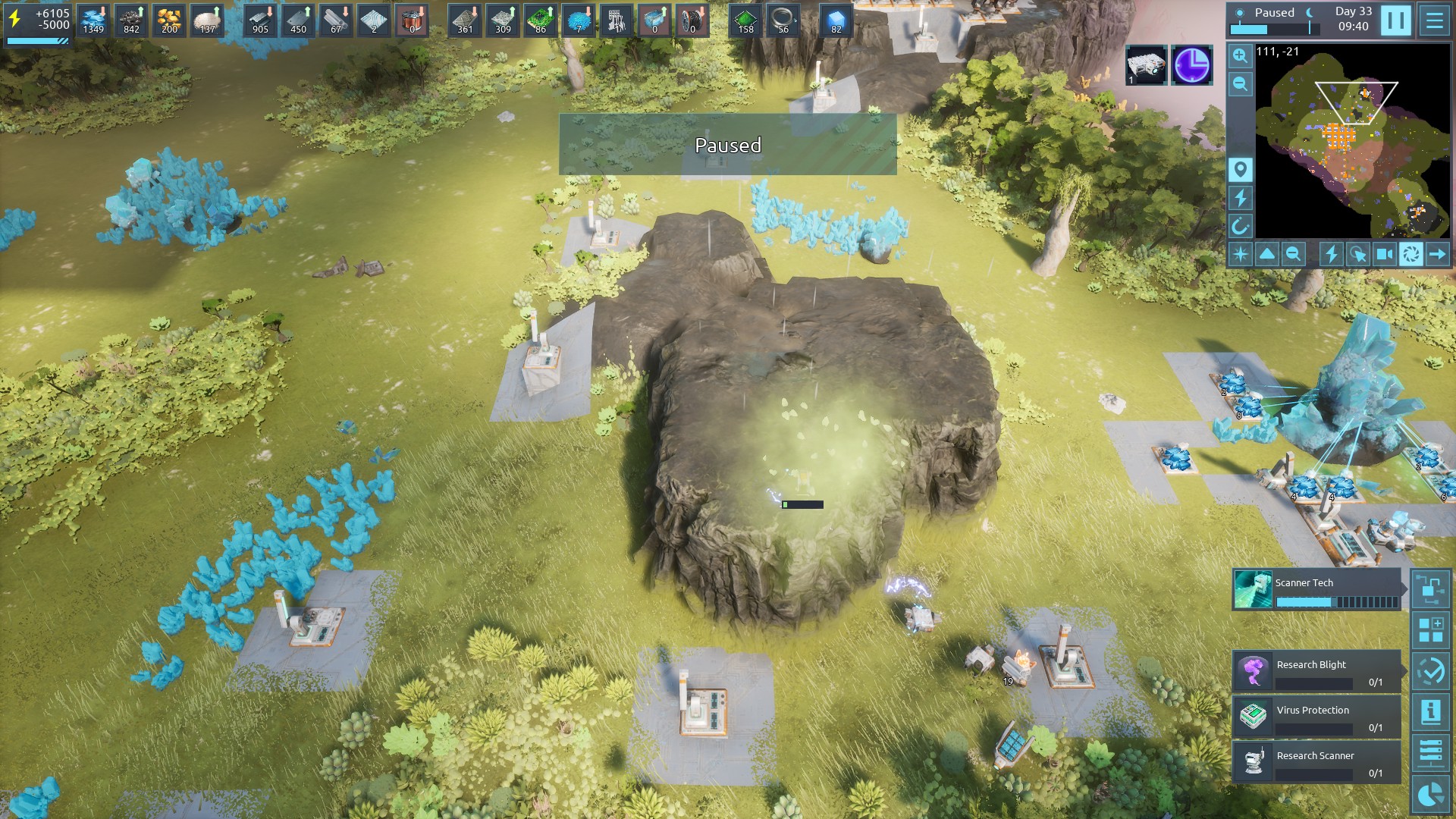Screen dimensions: 1456x819
Task: Select the gold ore resource with 200
Action: click(x=169, y=20)
